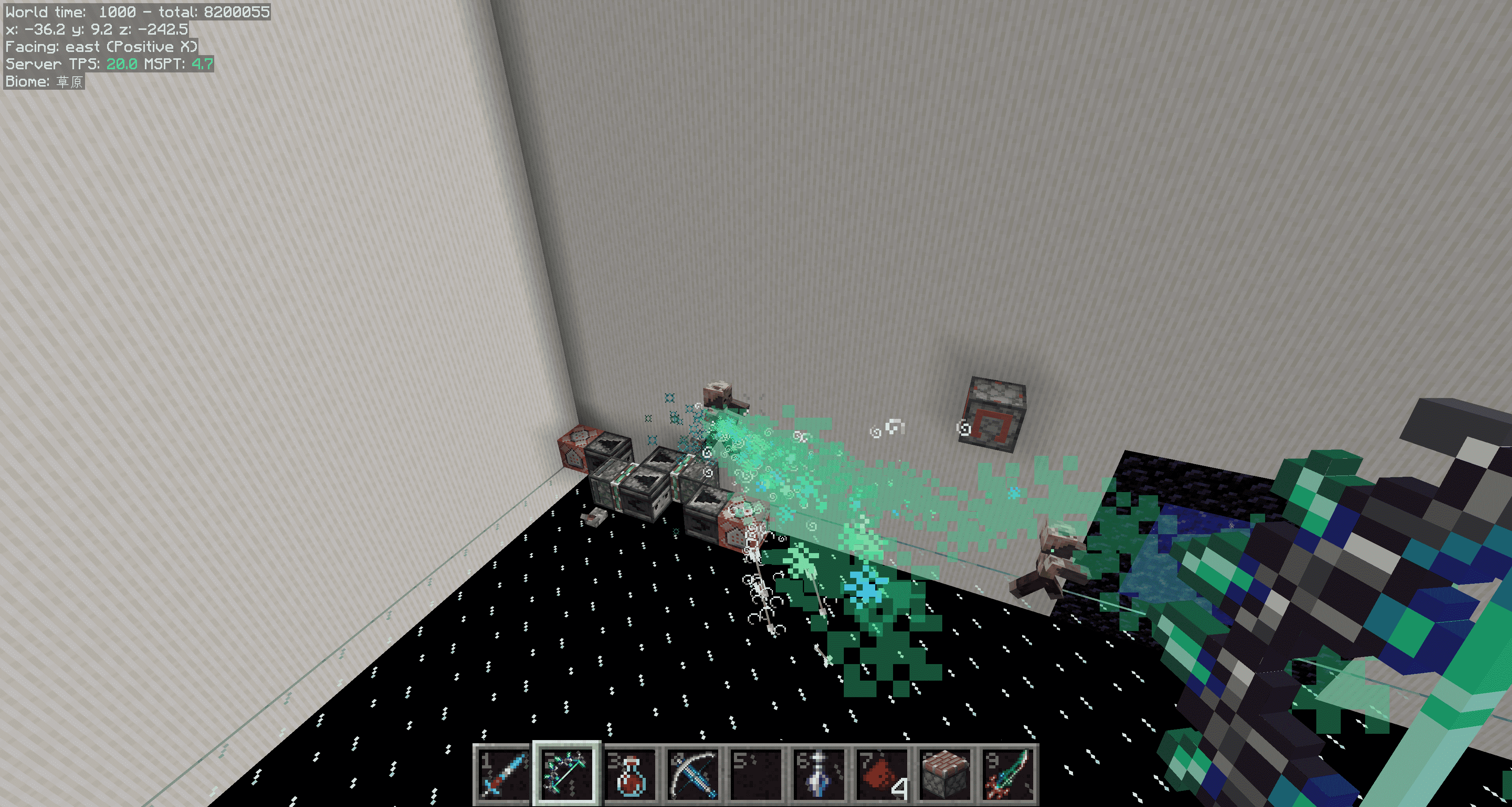Equip the green blade in slot 9

1009,775
